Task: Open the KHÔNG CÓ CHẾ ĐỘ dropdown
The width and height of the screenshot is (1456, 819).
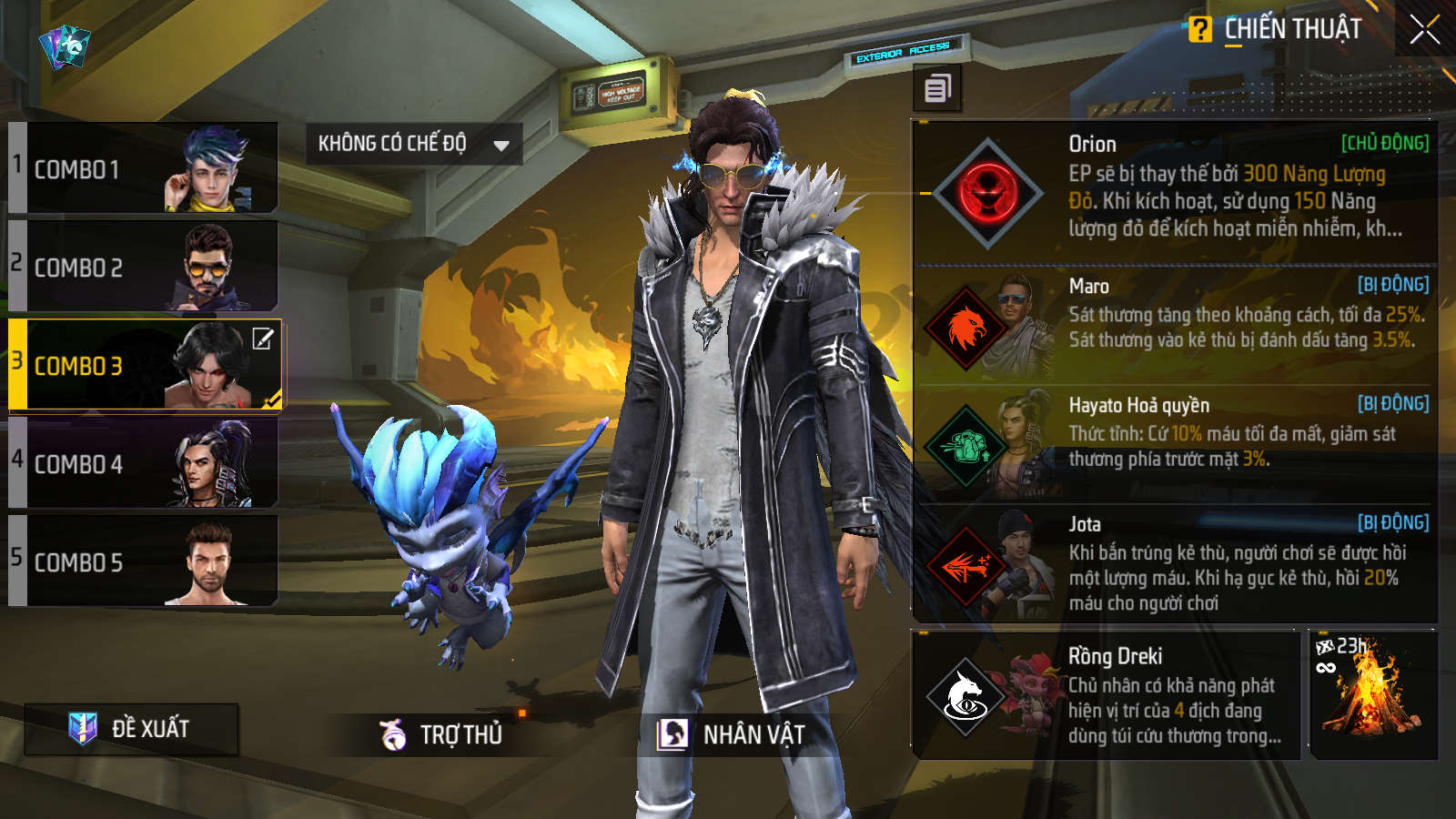Action: (x=413, y=144)
